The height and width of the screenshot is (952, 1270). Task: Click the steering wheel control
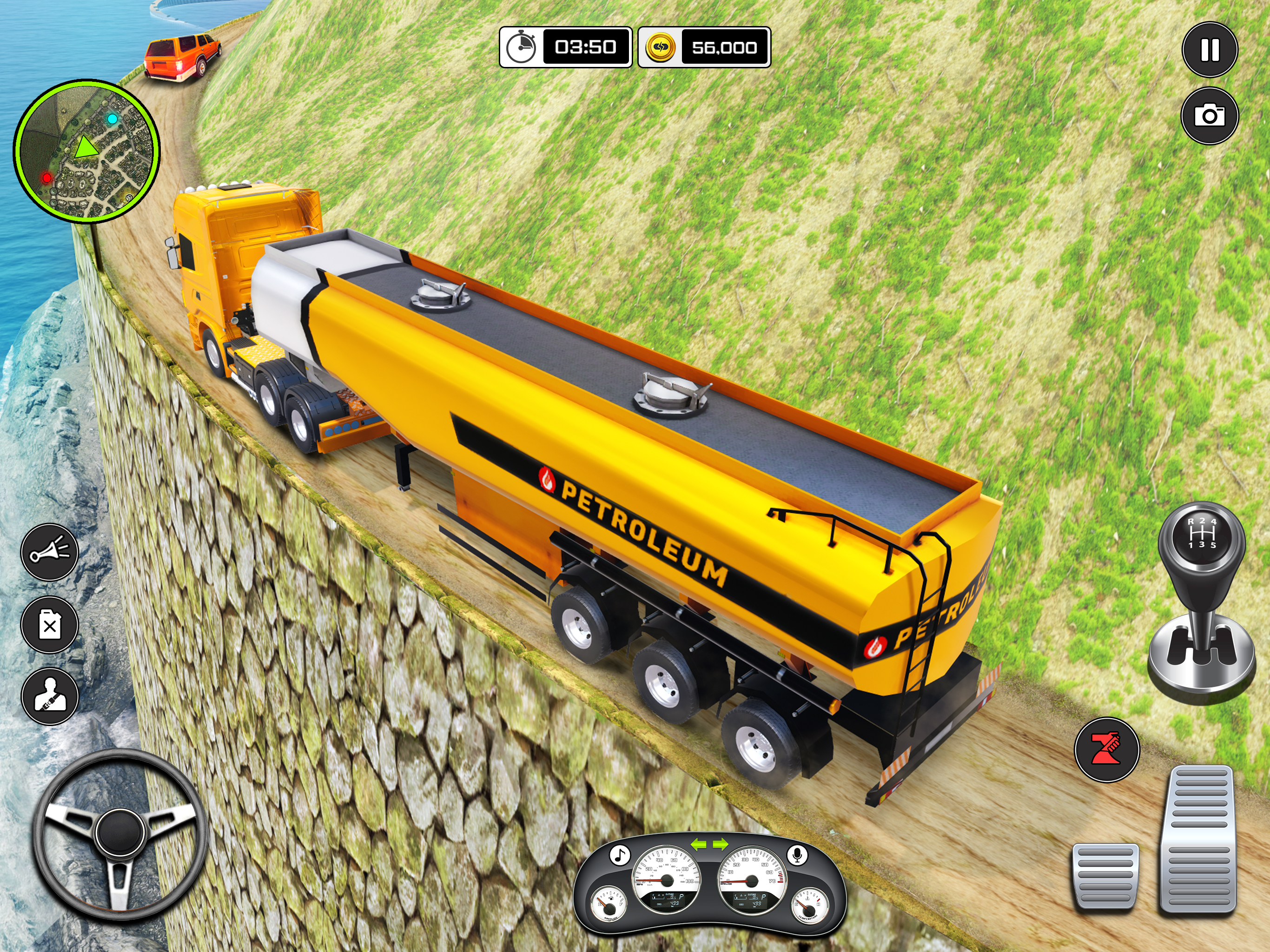[119, 835]
